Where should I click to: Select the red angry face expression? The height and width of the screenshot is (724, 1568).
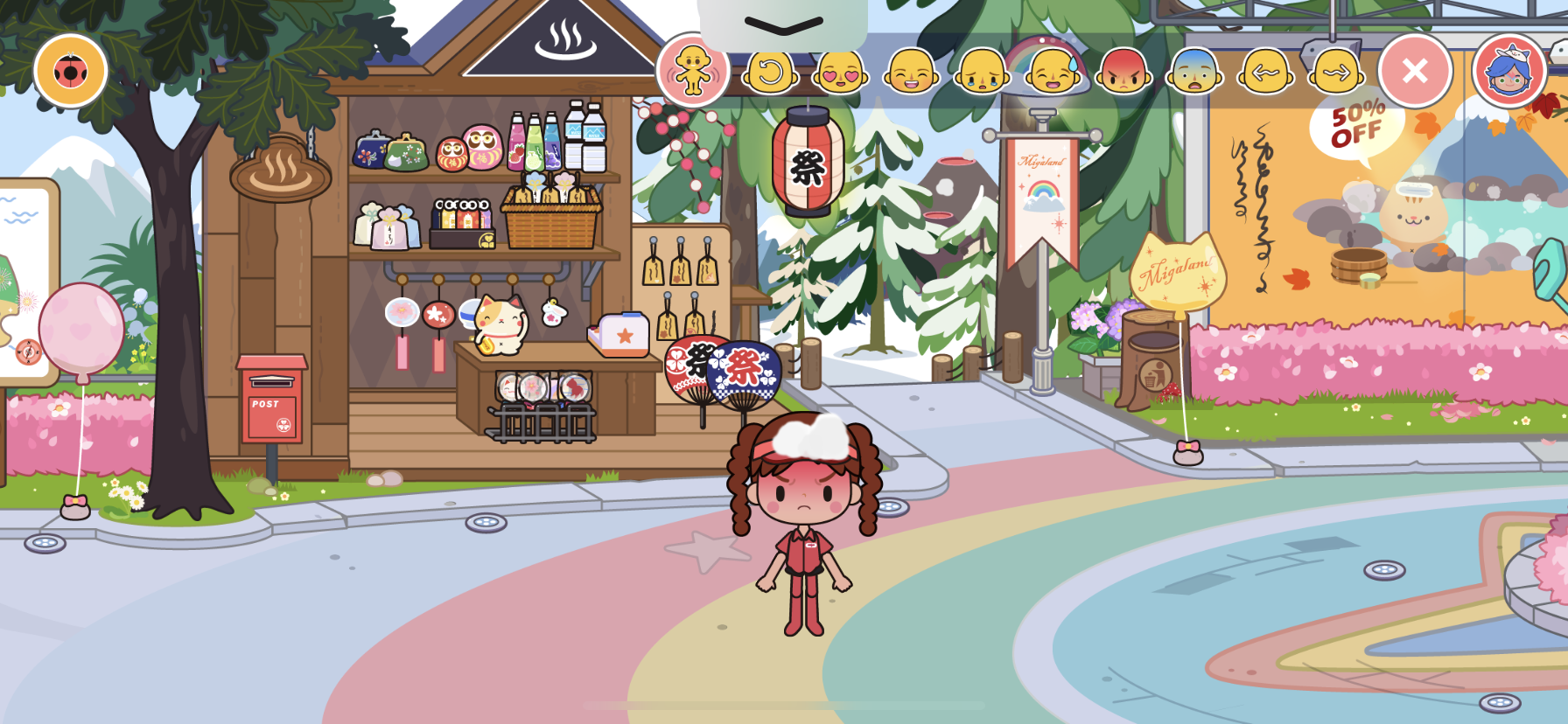point(1124,73)
